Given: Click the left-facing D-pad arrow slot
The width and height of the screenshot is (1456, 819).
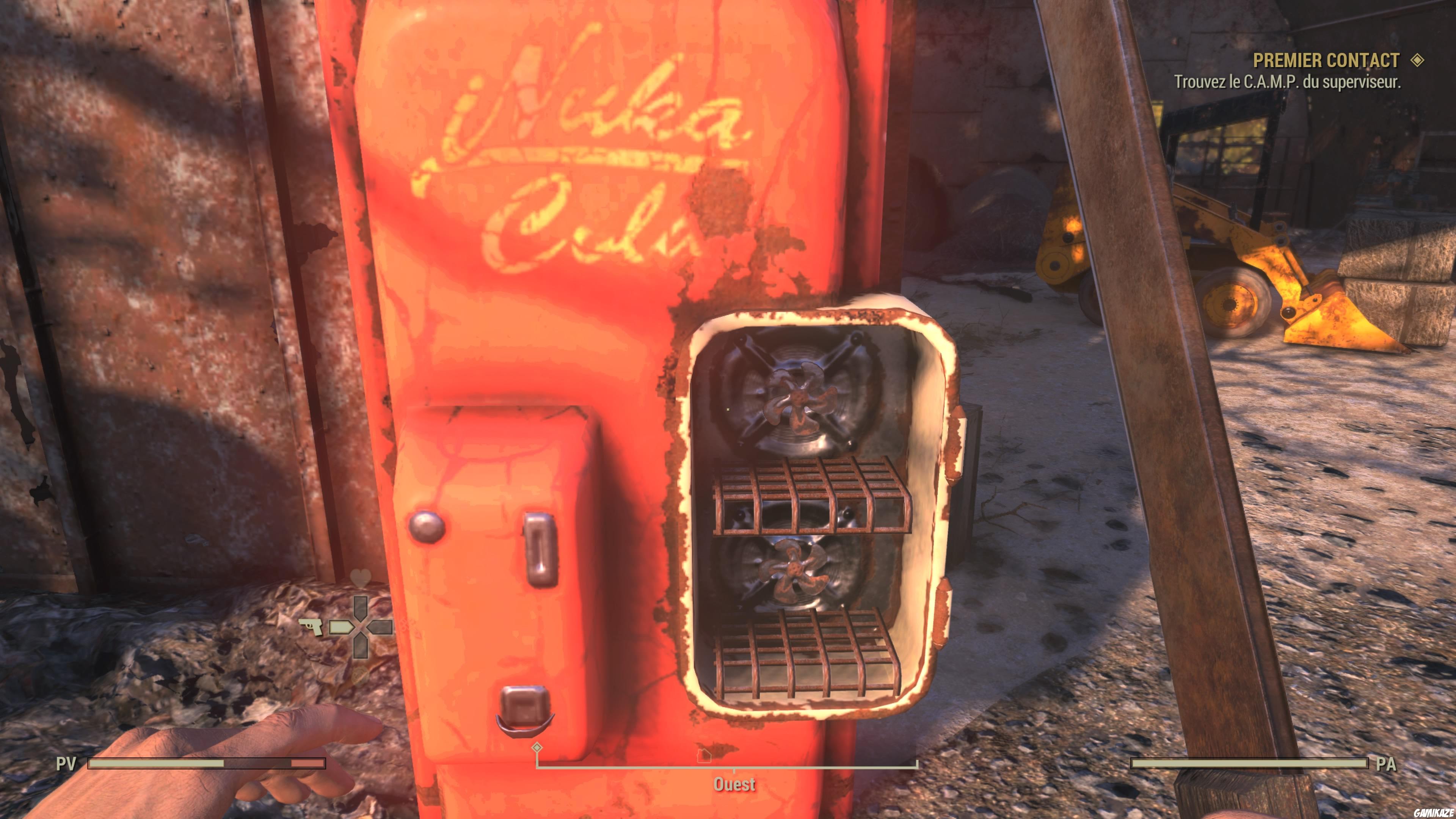Looking at the screenshot, I should (381, 628).
